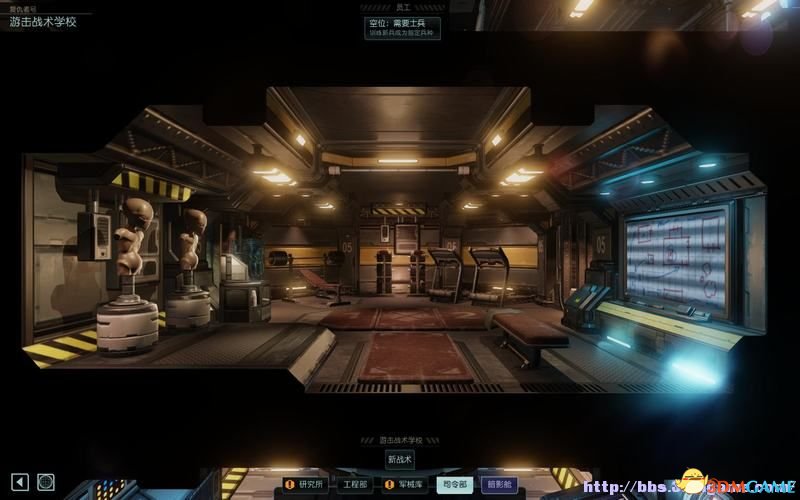
Task: Click the back arrow button
Action: tap(19, 482)
